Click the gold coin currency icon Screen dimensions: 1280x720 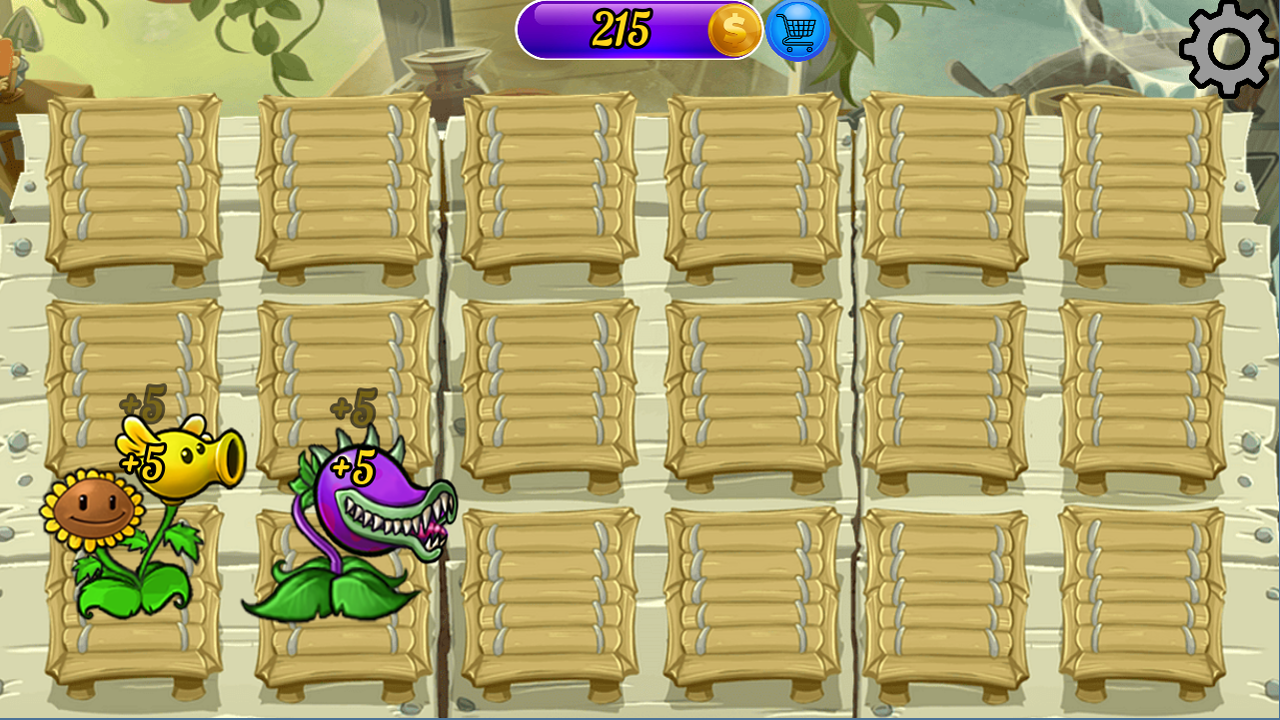733,31
